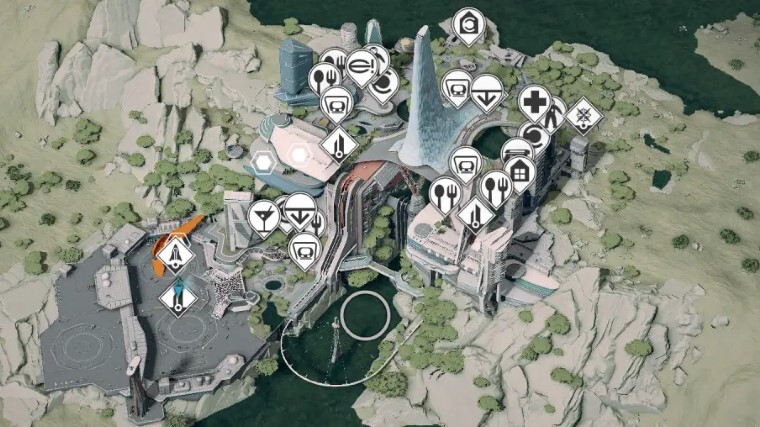
Task: Select the house with window marker
Action: pyautogui.click(x=519, y=172)
